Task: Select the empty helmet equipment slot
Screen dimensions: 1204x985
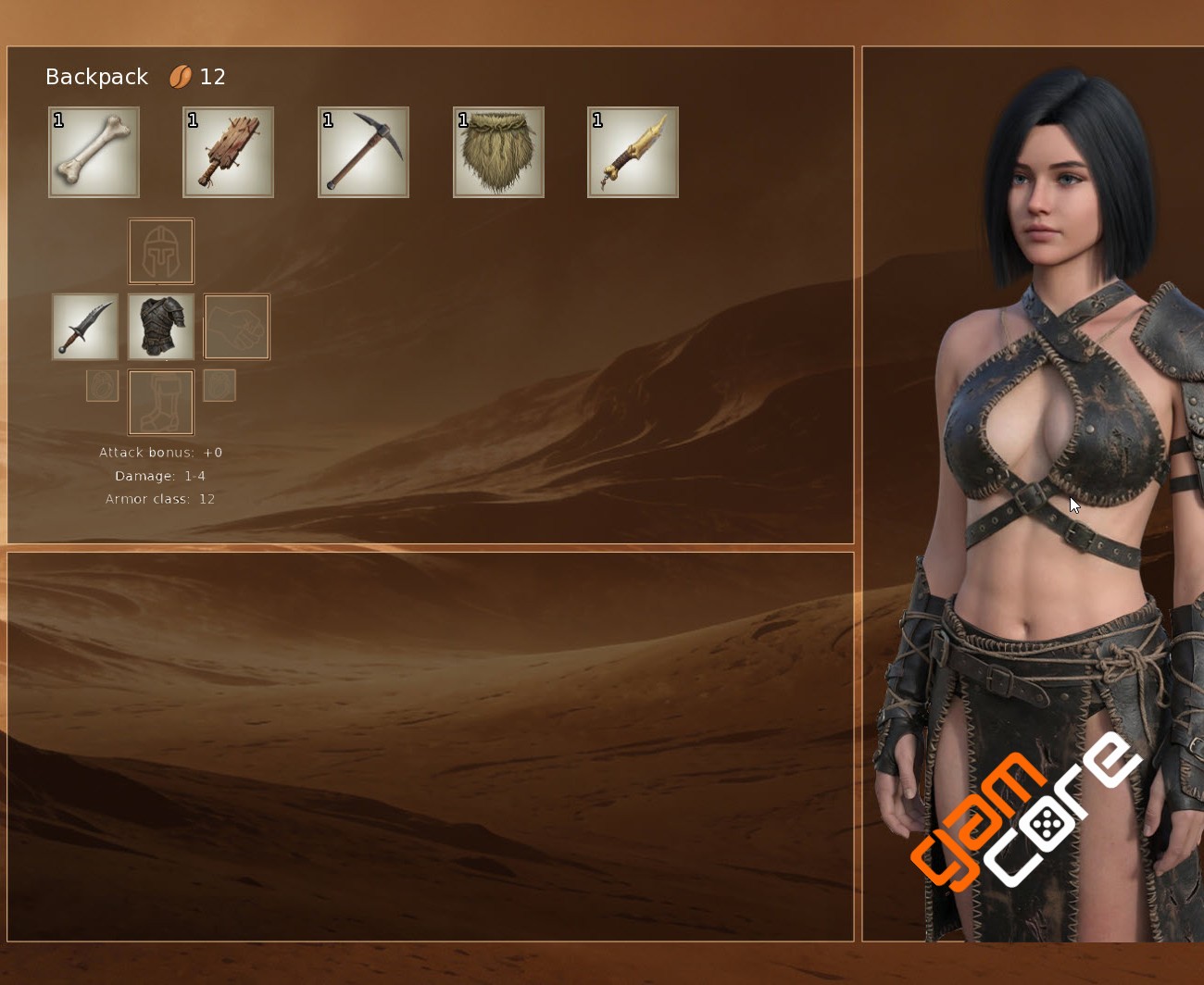Action: click(x=161, y=251)
